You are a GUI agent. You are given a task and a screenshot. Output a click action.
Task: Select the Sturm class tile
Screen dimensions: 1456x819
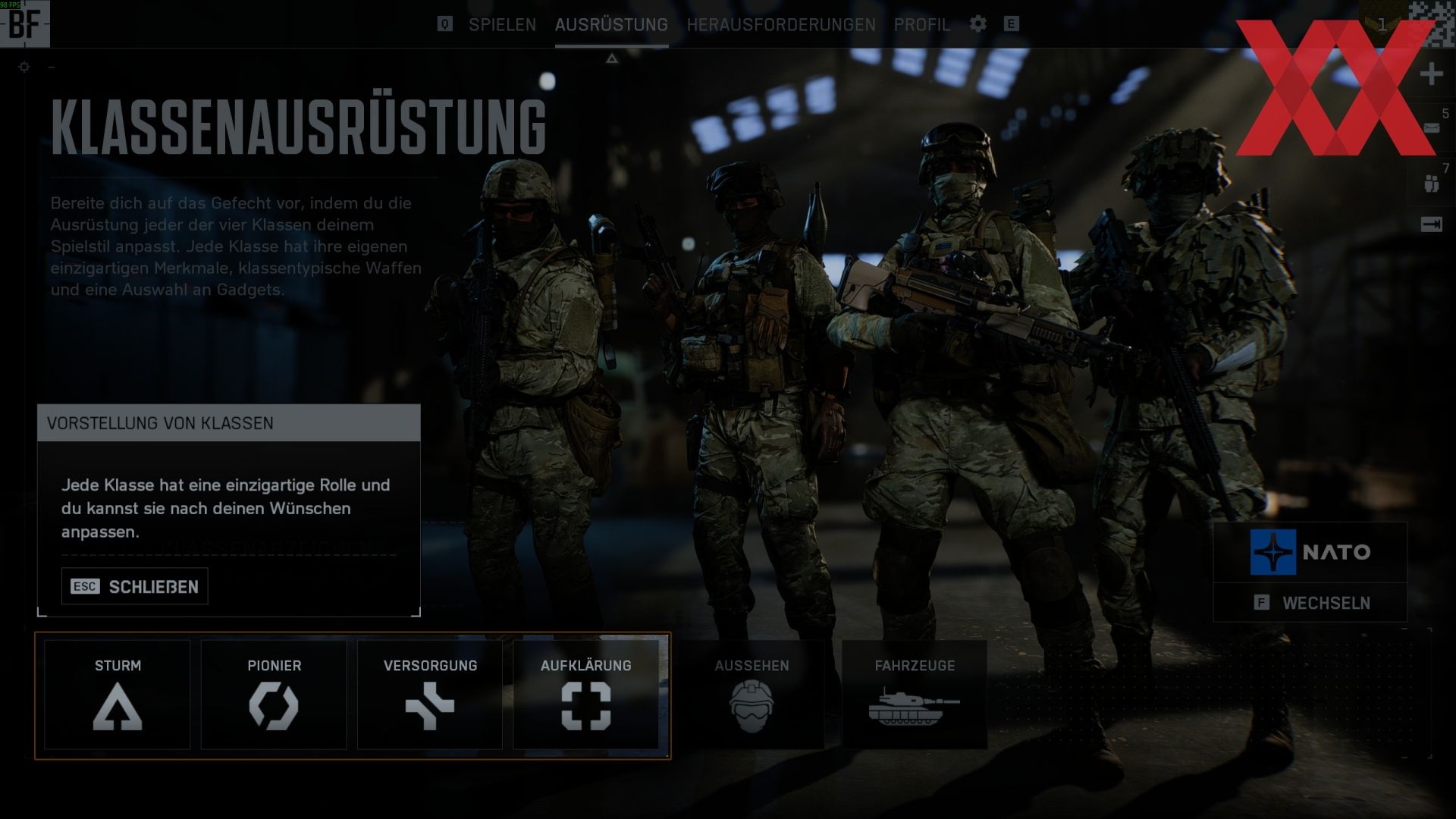(x=118, y=694)
